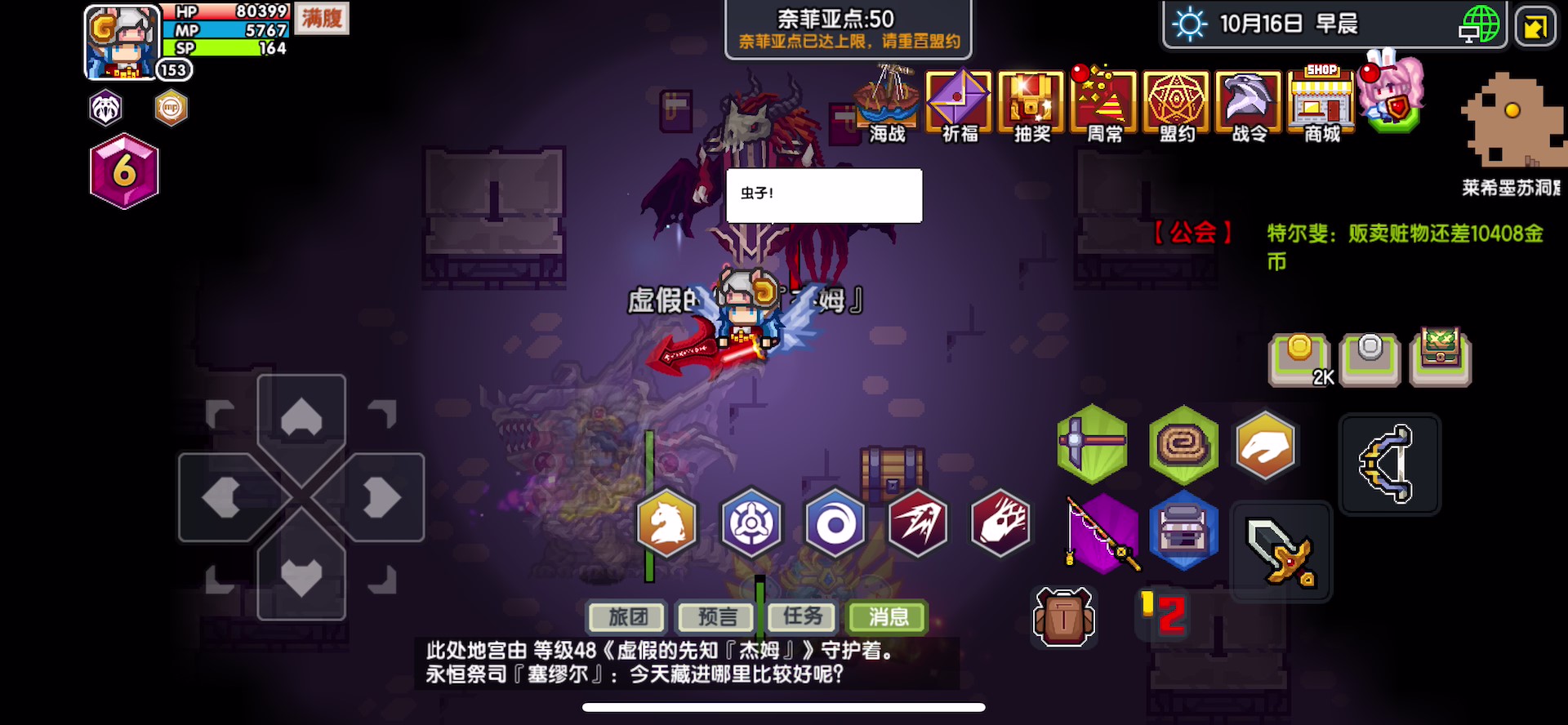1568x725 pixels.
Task: Open the 海战 sea battle event
Action: point(887,106)
